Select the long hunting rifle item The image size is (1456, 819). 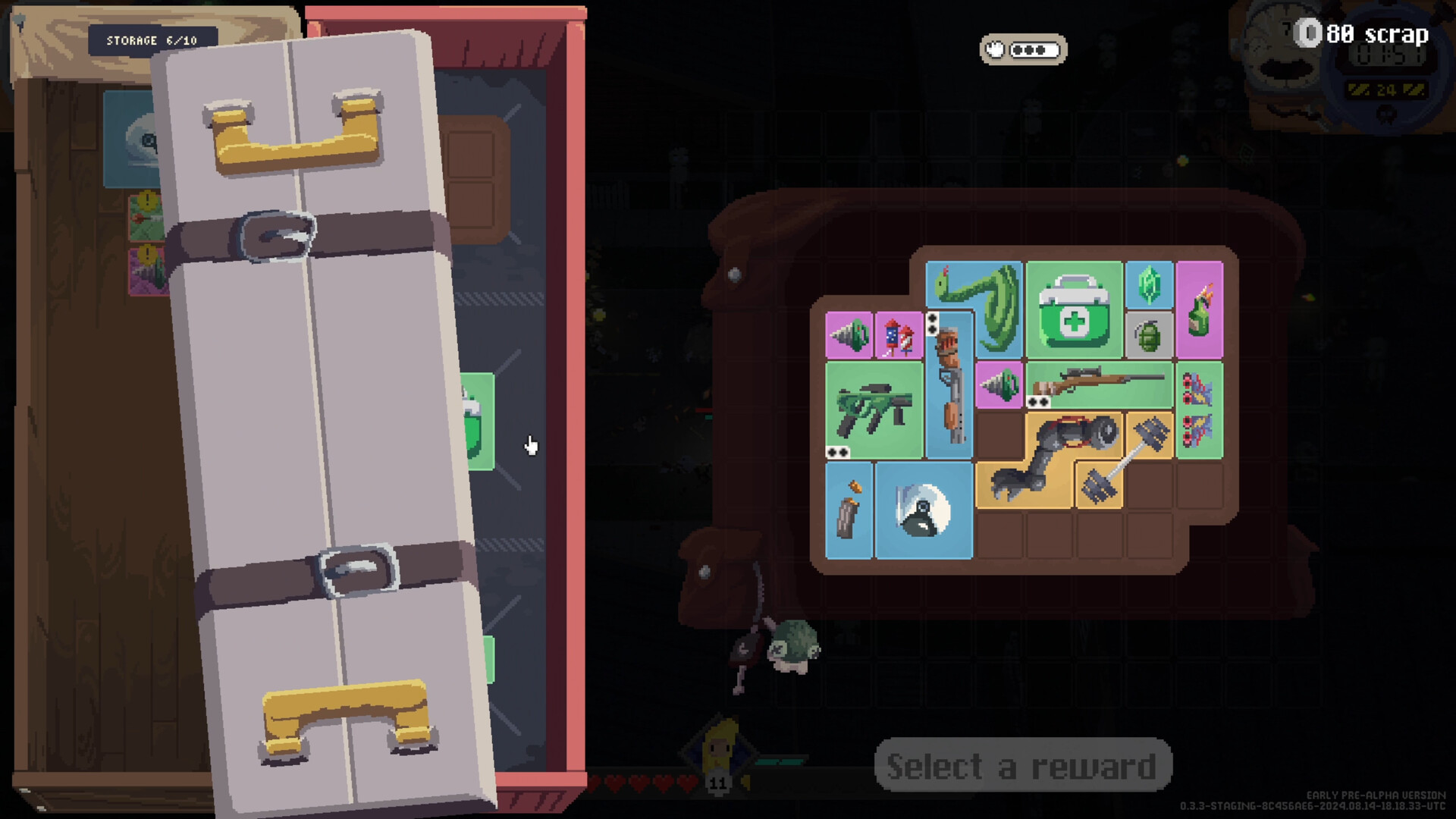pos(1098,383)
